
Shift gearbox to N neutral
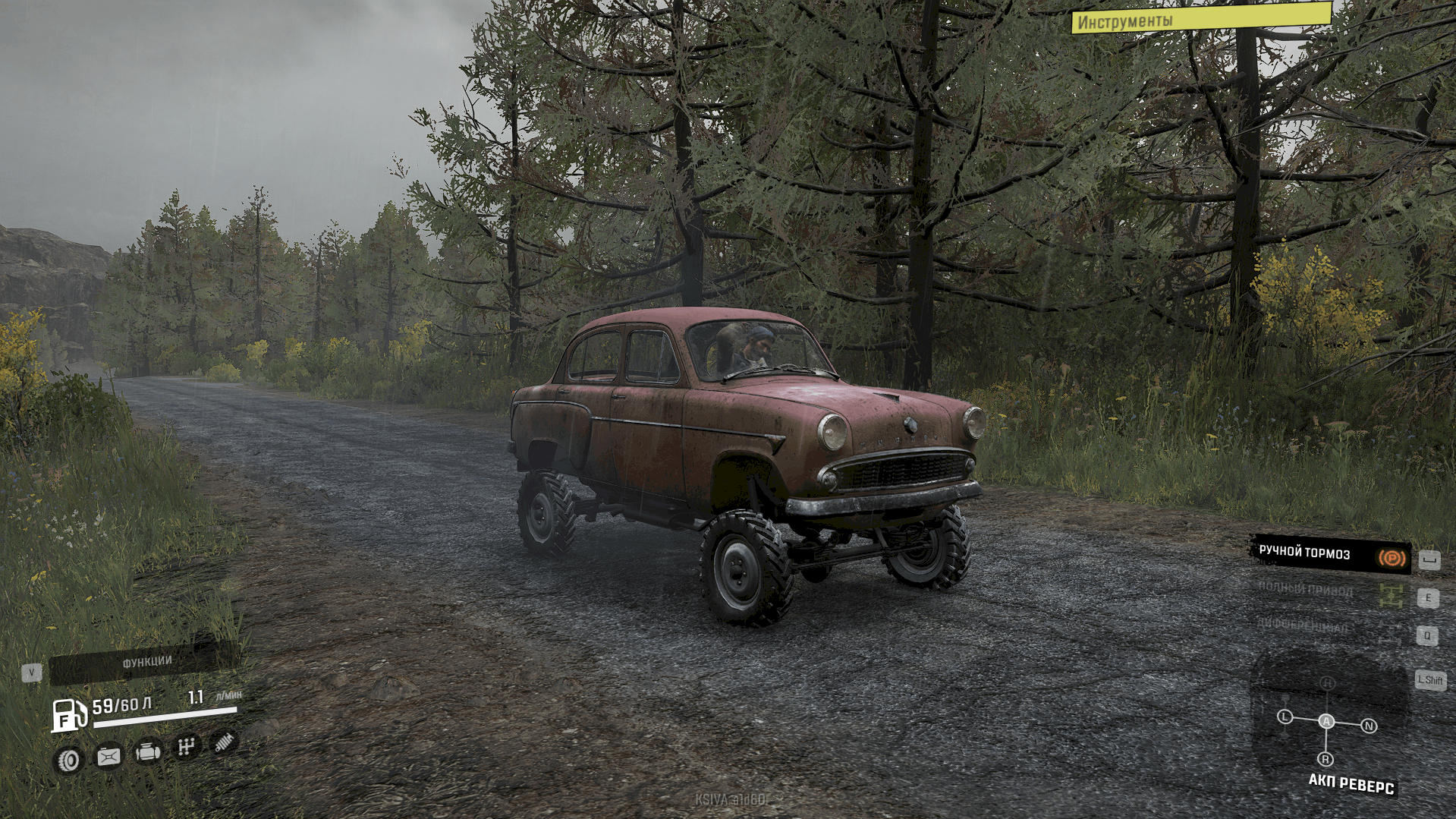click(x=1369, y=726)
